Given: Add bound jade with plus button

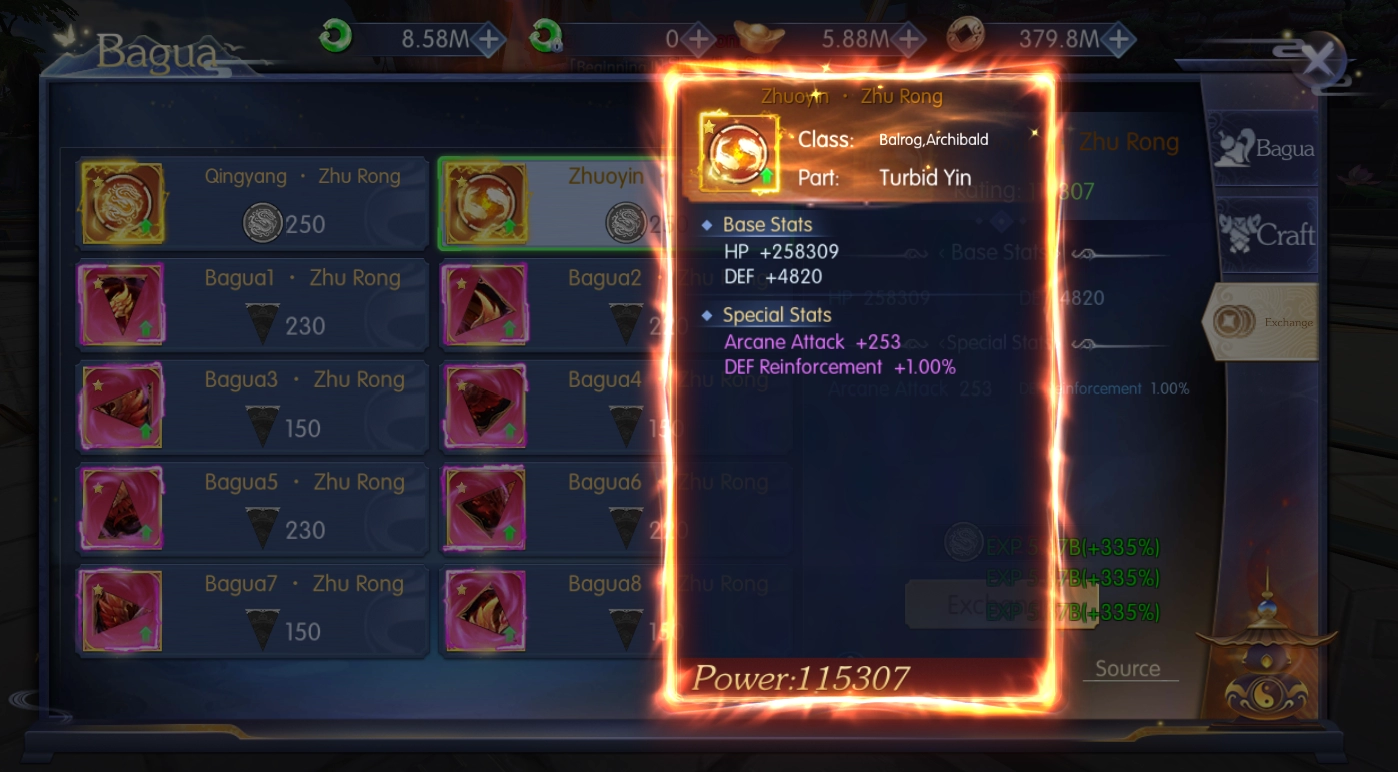Looking at the screenshot, I should (697, 40).
